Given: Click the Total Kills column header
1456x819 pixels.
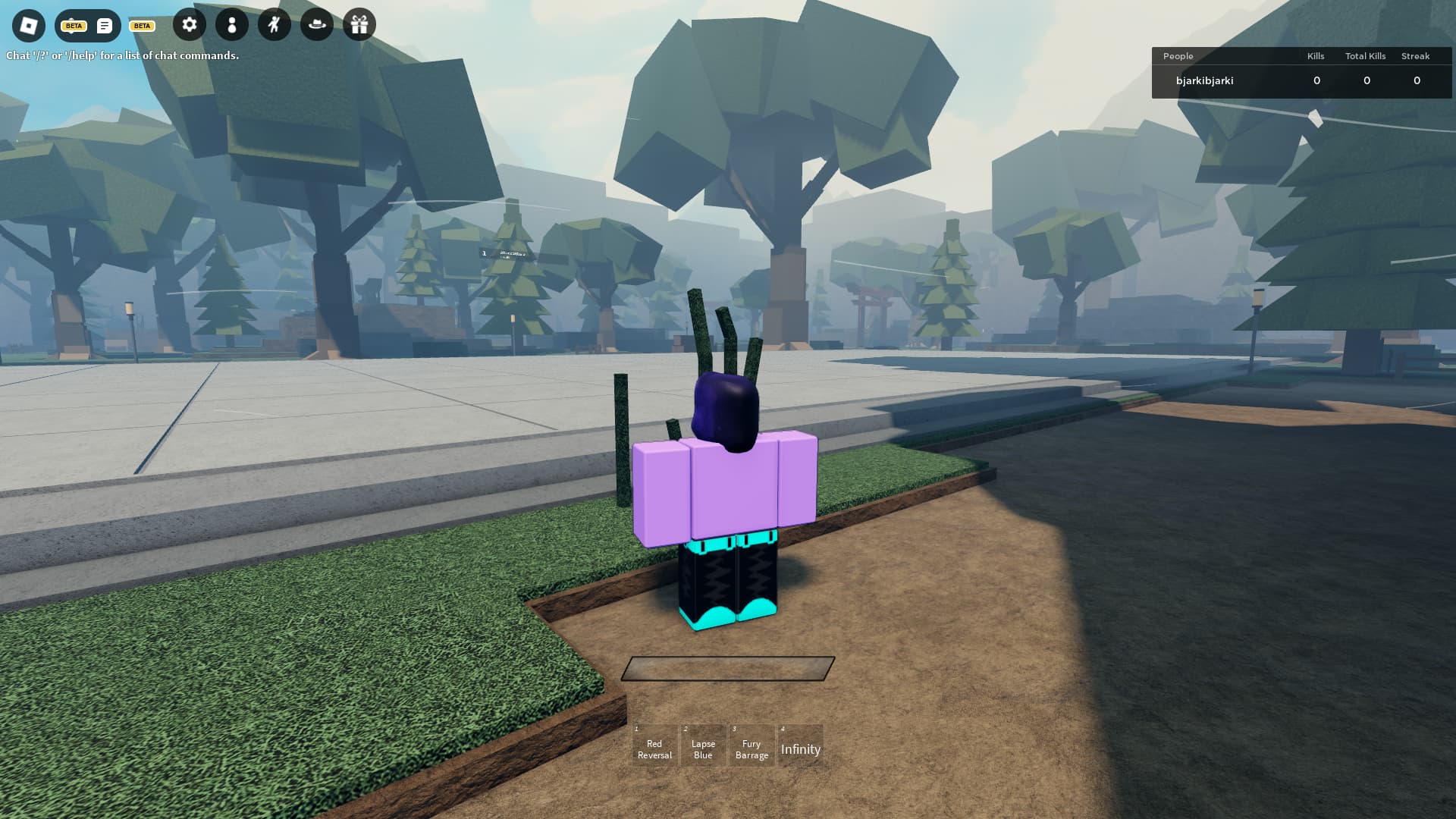Looking at the screenshot, I should click(1365, 56).
